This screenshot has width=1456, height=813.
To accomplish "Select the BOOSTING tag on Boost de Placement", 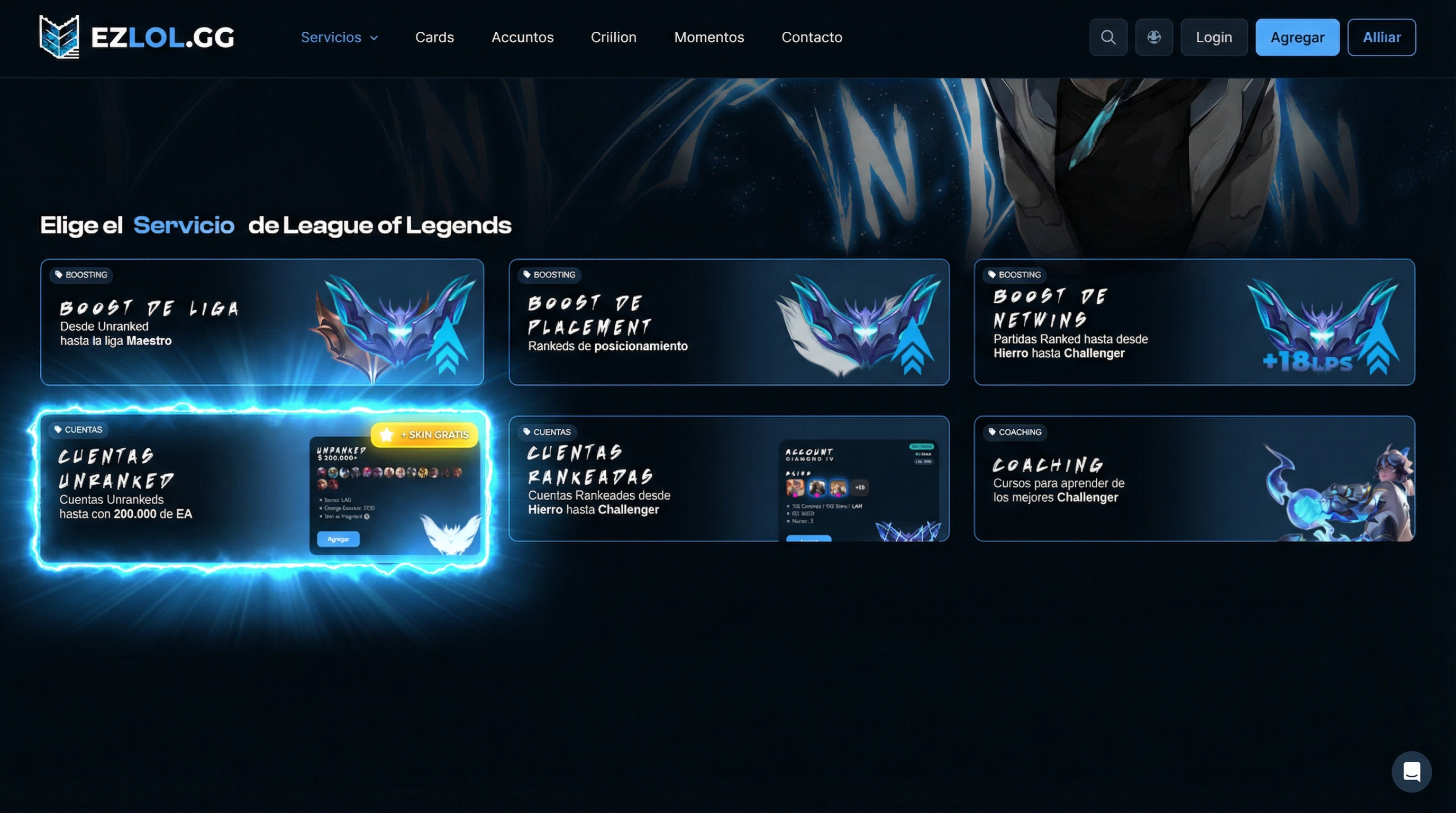I will 549,275.
